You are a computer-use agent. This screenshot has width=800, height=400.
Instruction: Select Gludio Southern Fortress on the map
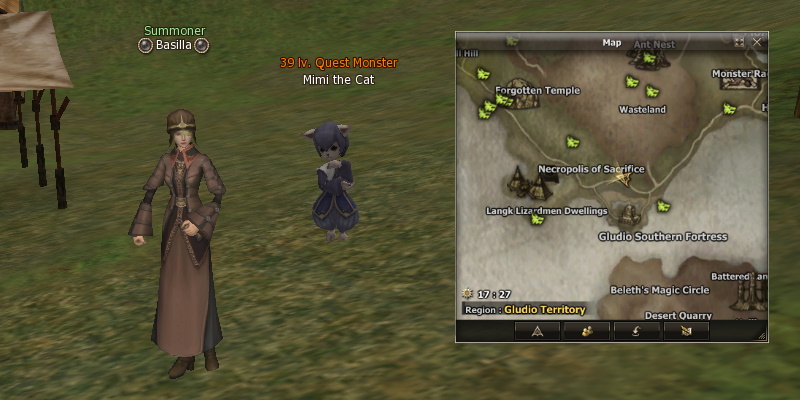coord(662,237)
